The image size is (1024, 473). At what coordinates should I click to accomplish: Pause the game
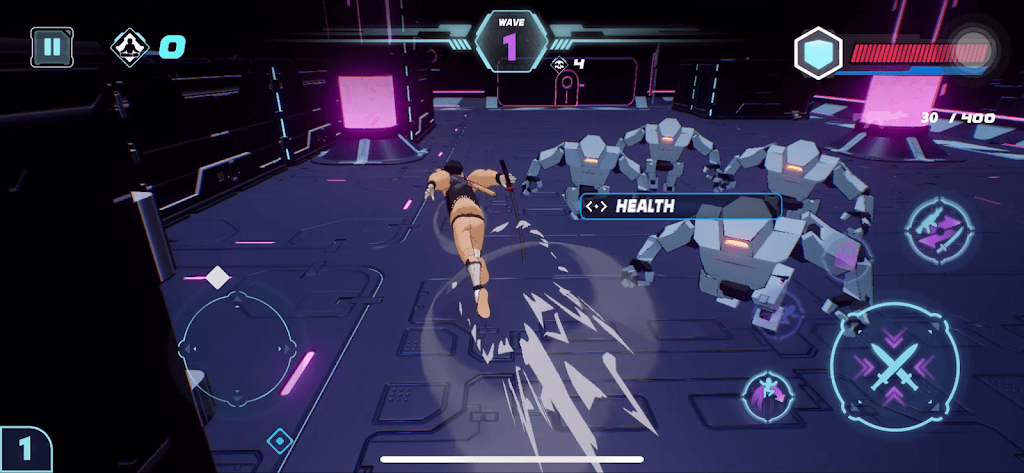[x=50, y=46]
